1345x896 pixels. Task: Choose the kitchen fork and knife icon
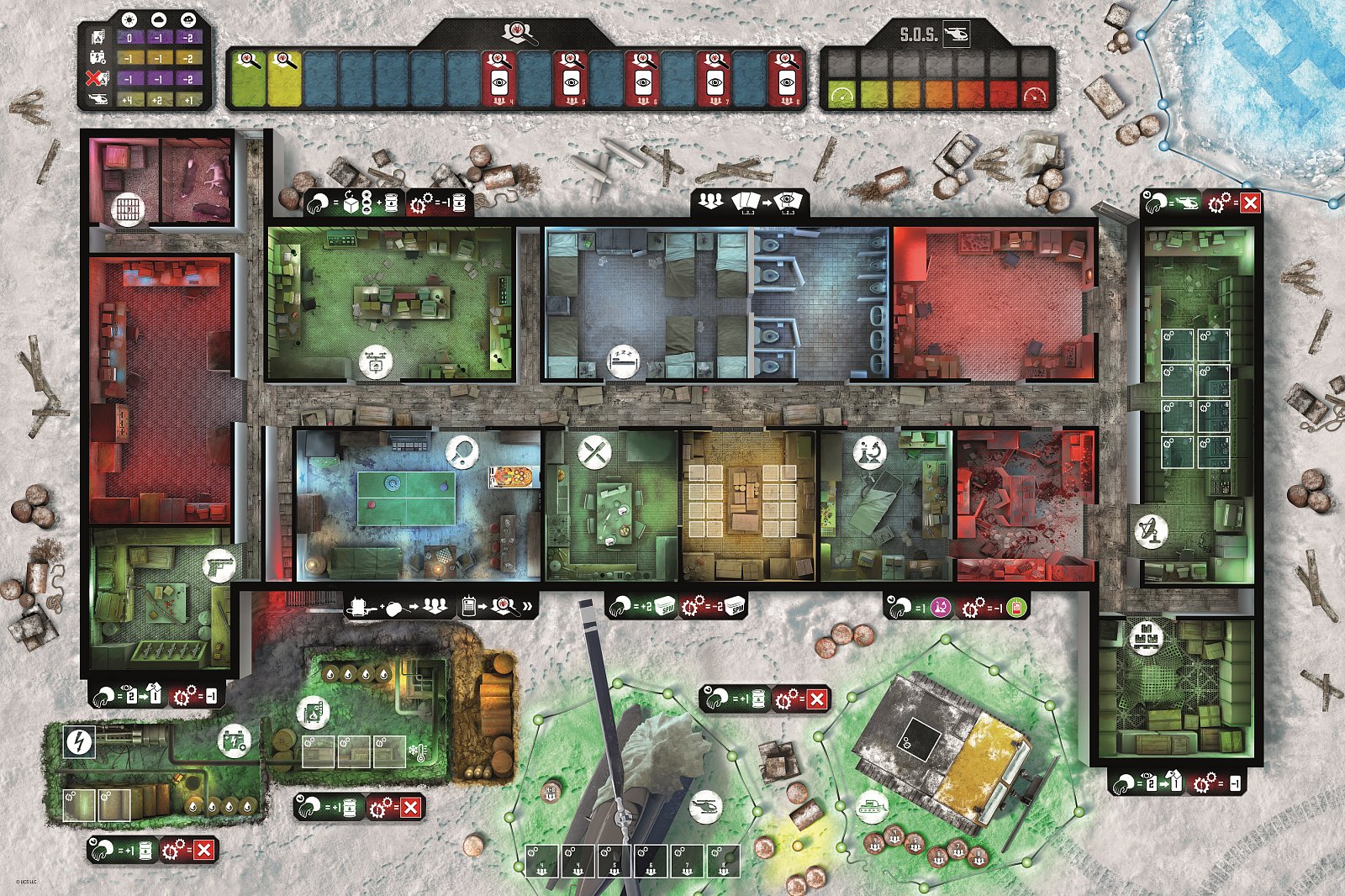pyautogui.click(x=594, y=453)
